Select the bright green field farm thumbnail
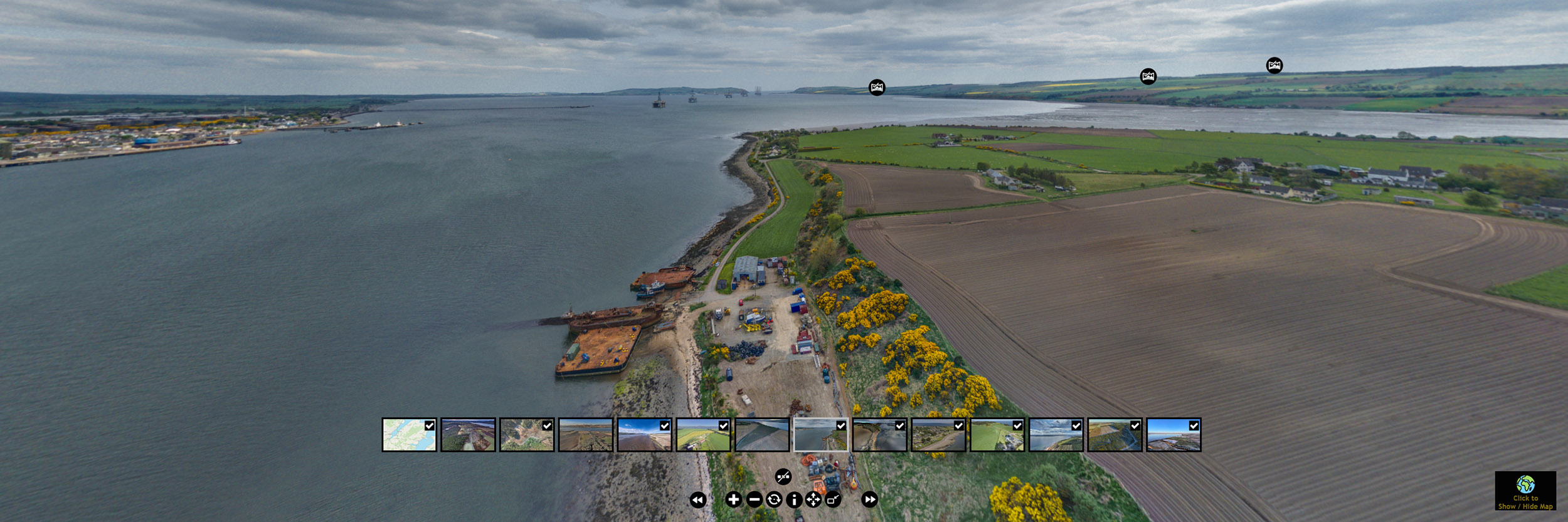This screenshot has width=1568, height=522. click(x=997, y=435)
